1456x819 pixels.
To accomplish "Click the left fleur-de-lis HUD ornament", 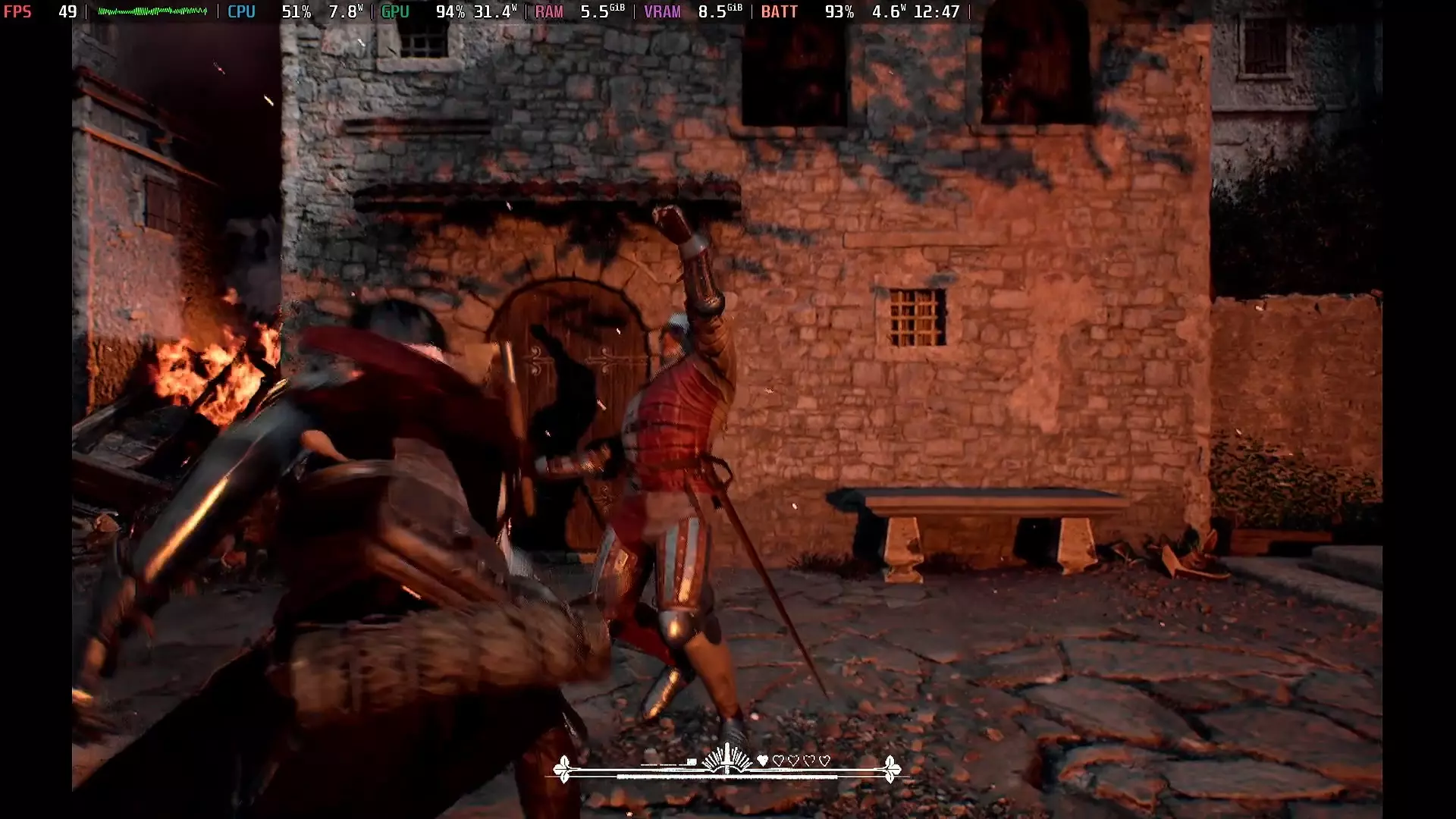I will 563,769.
